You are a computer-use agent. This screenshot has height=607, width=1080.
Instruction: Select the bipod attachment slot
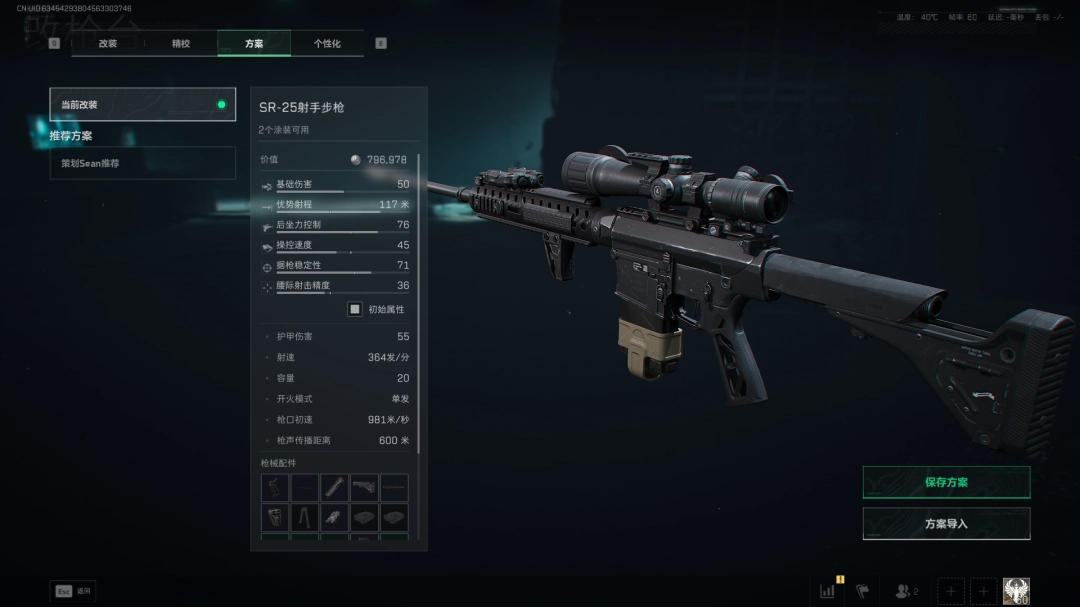click(305, 518)
